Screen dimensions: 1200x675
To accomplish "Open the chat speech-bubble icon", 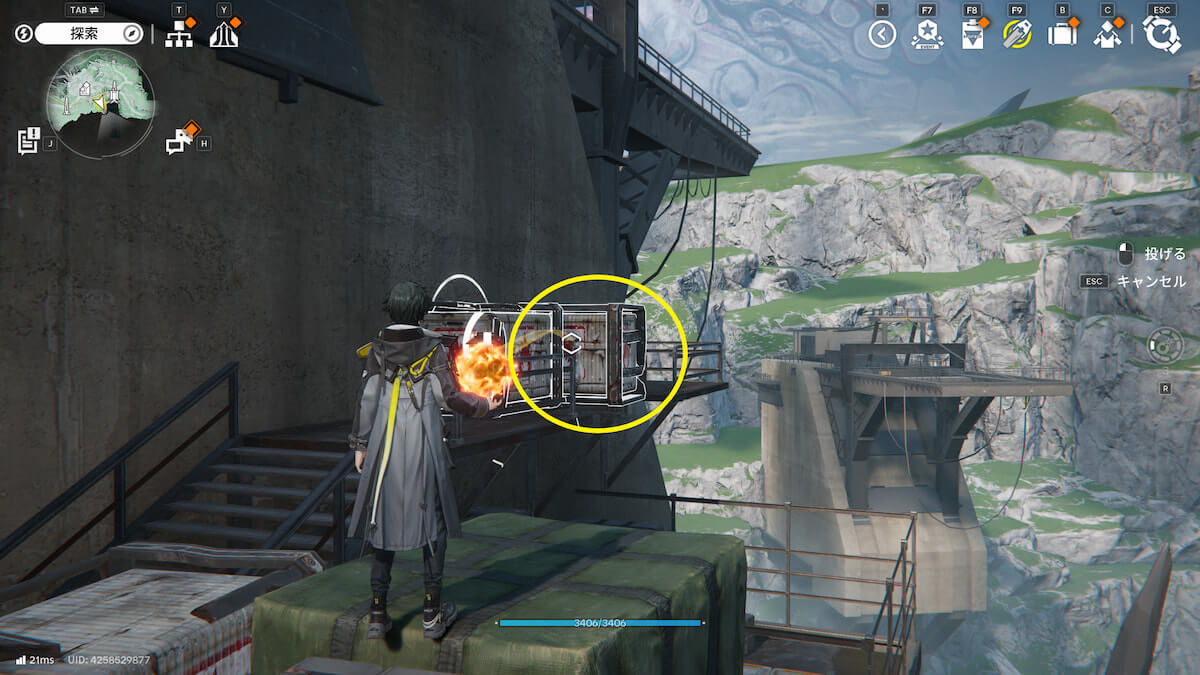I will [178, 142].
